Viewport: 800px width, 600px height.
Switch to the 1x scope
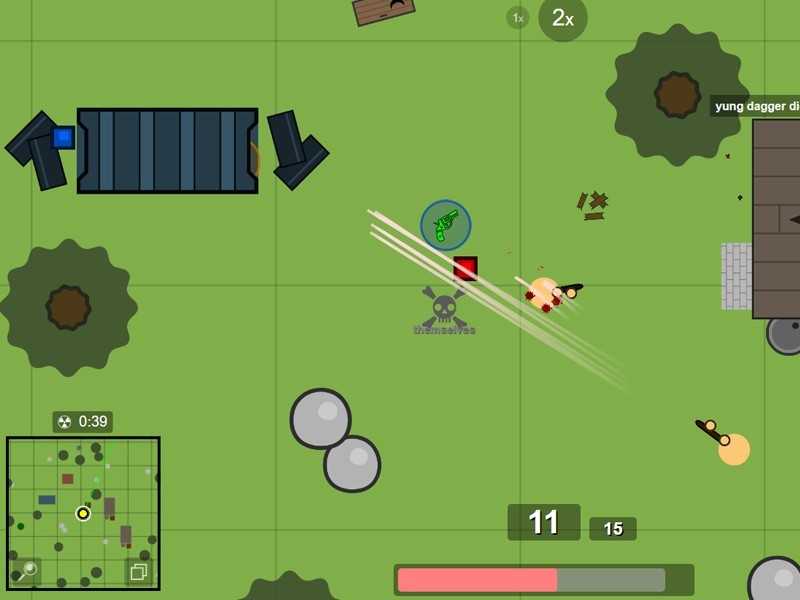point(517,17)
